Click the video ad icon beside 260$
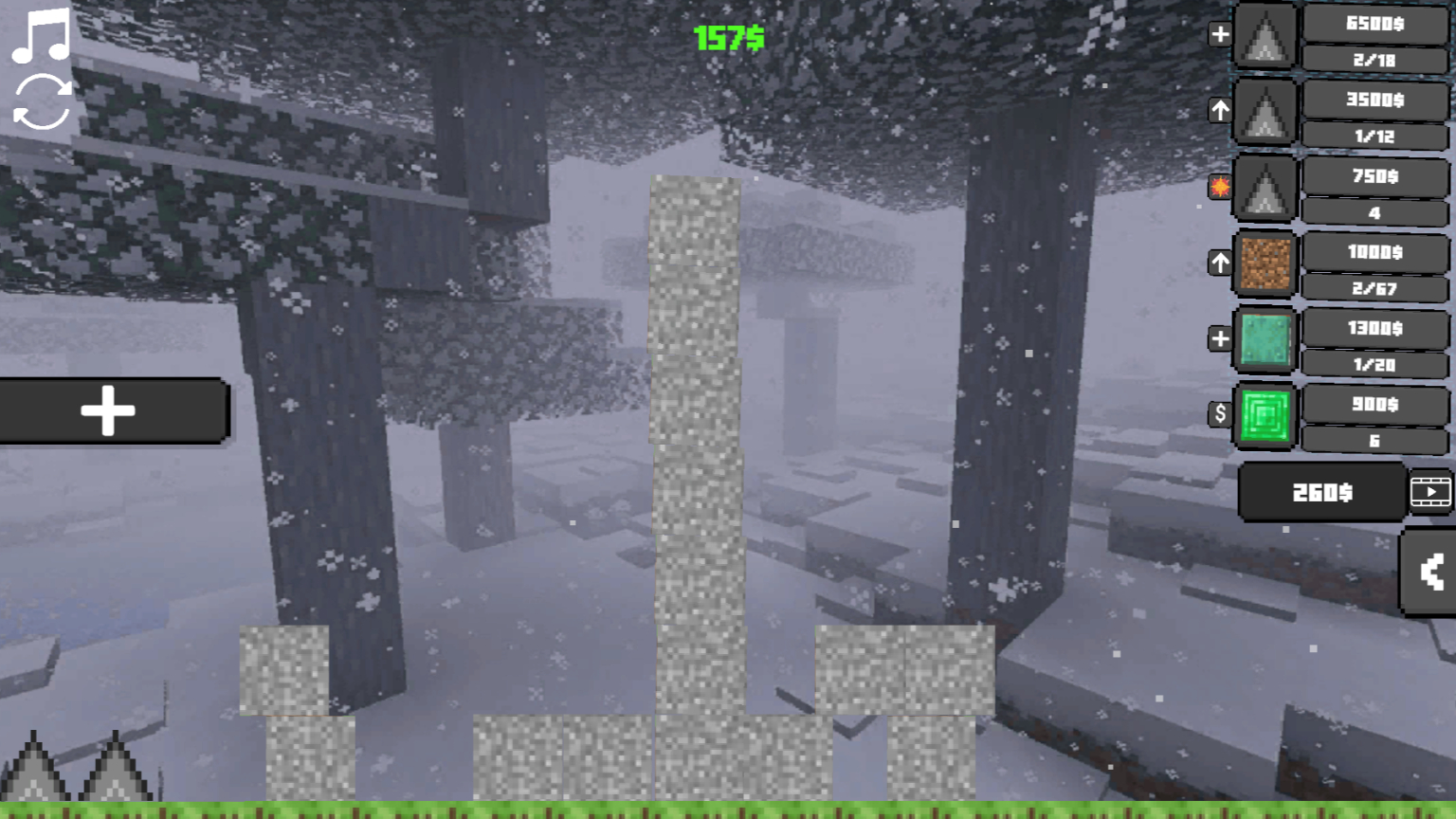Image resolution: width=1456 pixels, height=819 pixels. pos(1431,492)
